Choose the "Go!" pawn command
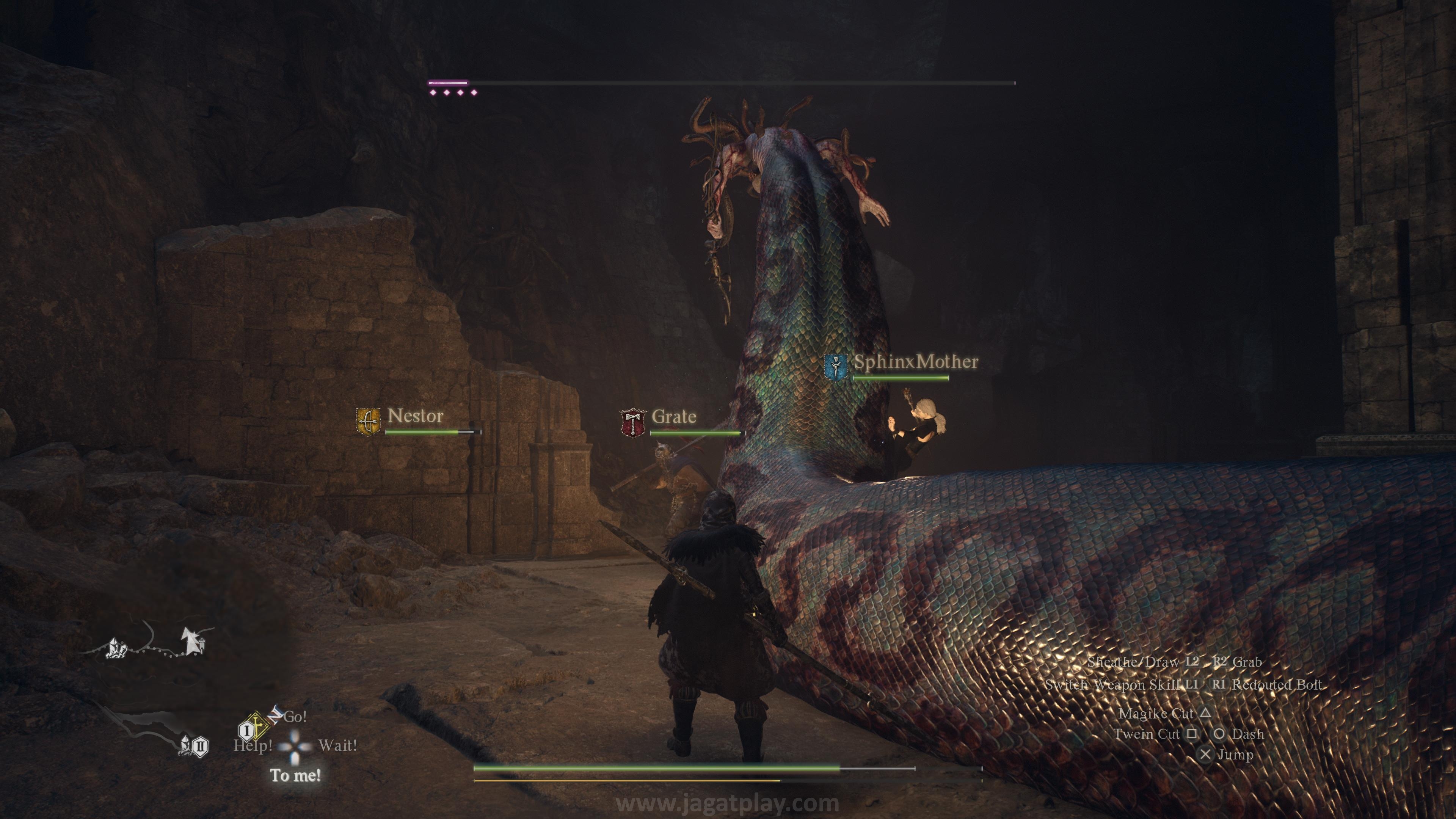This screenshot has height=819, width=1456. coord(295,717)
